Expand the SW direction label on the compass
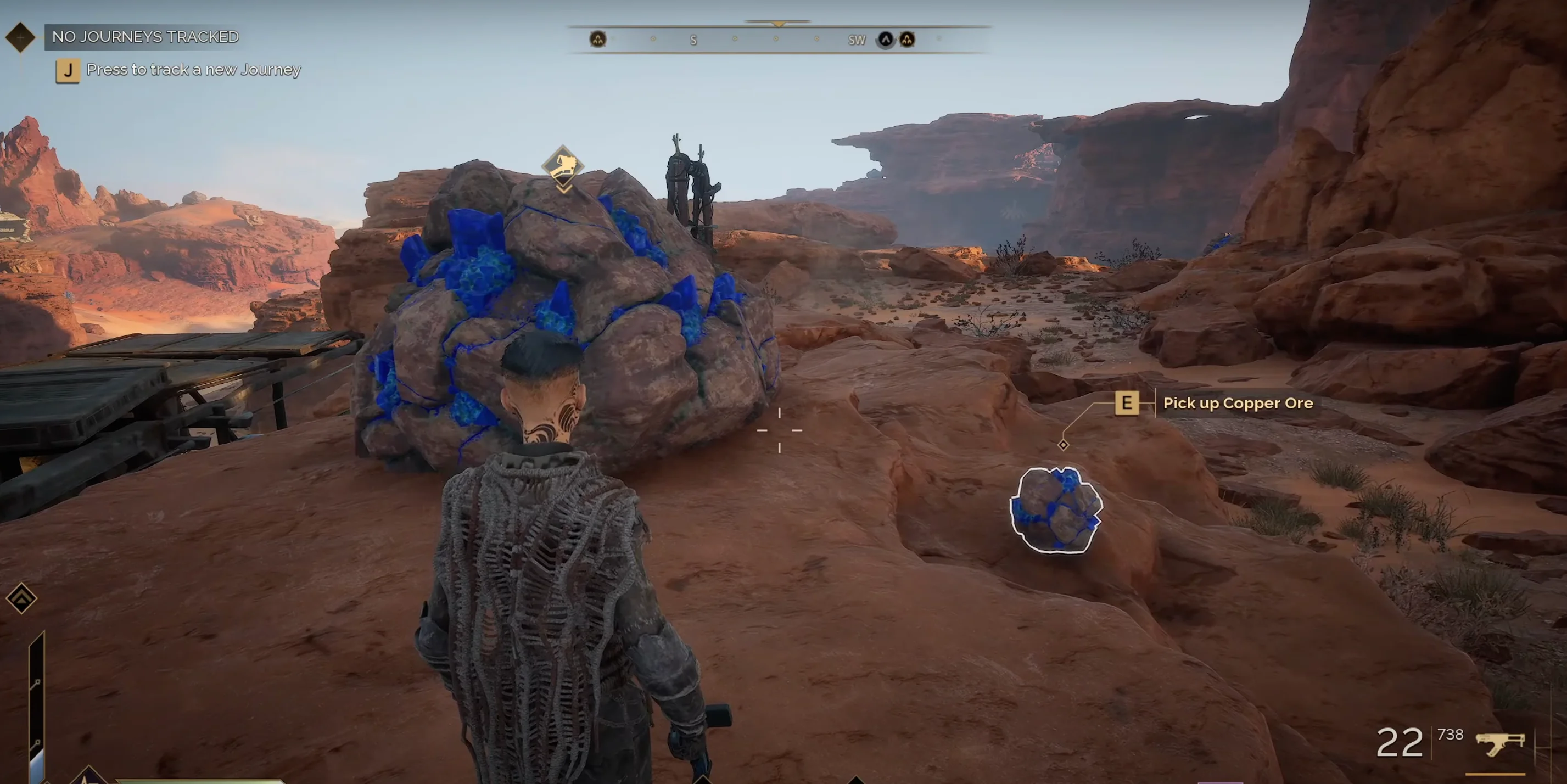The width and height of the screenshot is (1567, 784). click(x=857, y=40)
